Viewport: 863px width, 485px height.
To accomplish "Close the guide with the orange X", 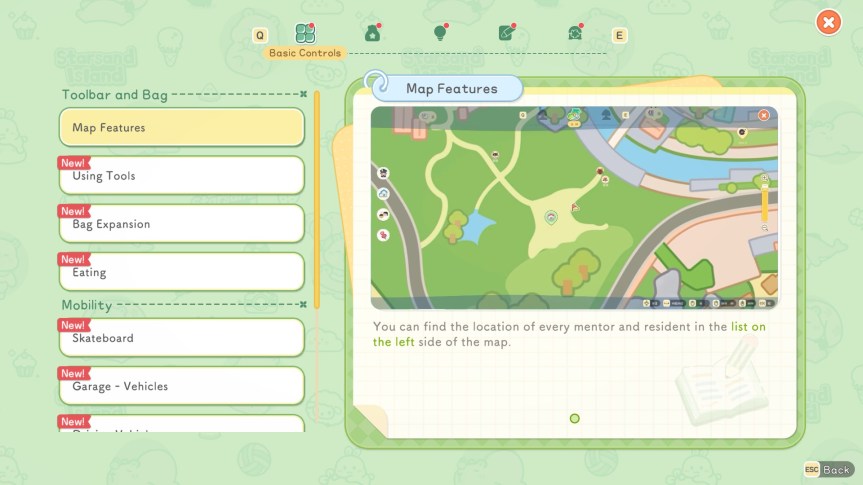I will point(828,22).
